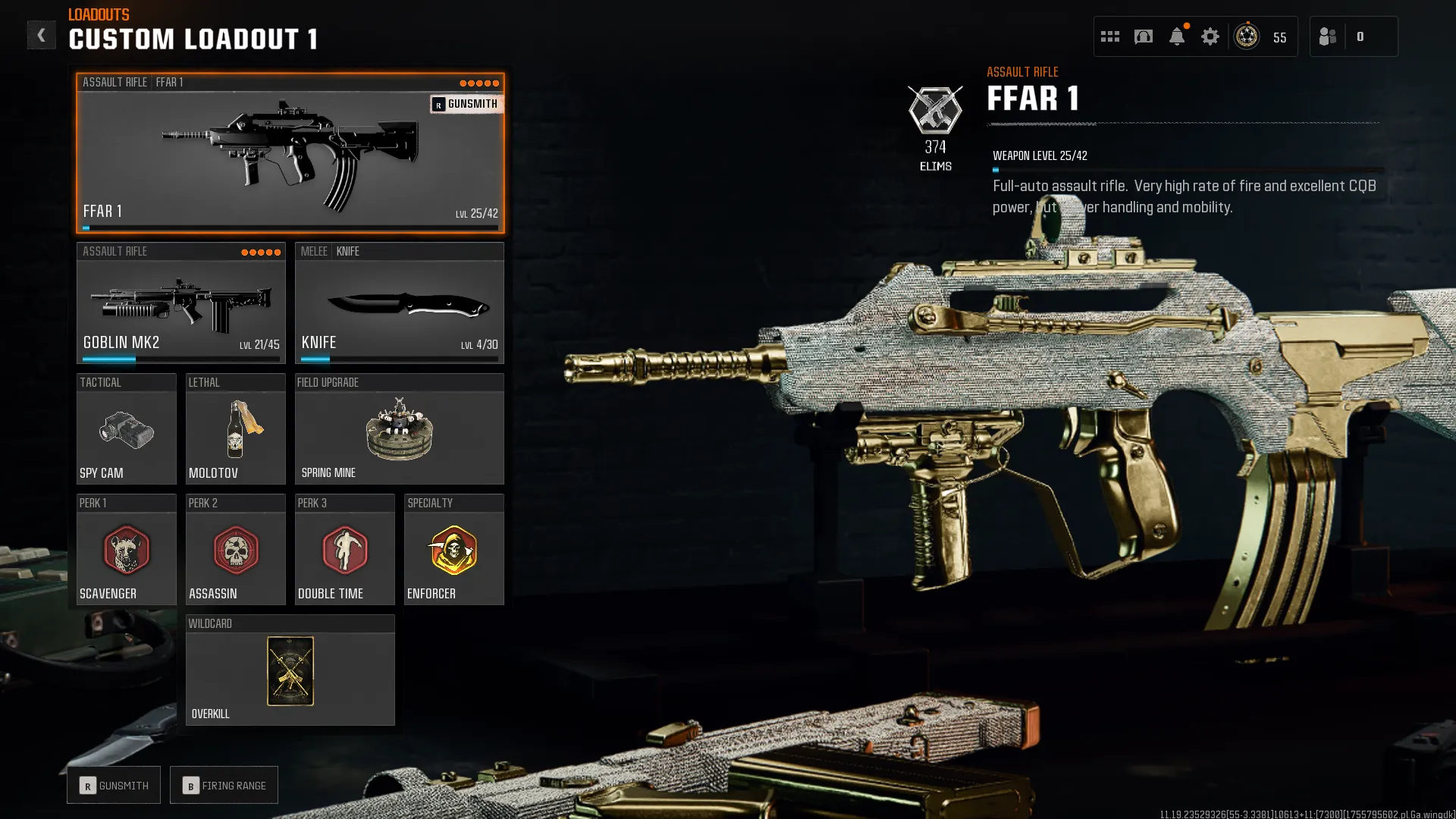1456x819 pixels.
Task: Select the Goblin MK2 assault rifle
Action: click(180, 303)
